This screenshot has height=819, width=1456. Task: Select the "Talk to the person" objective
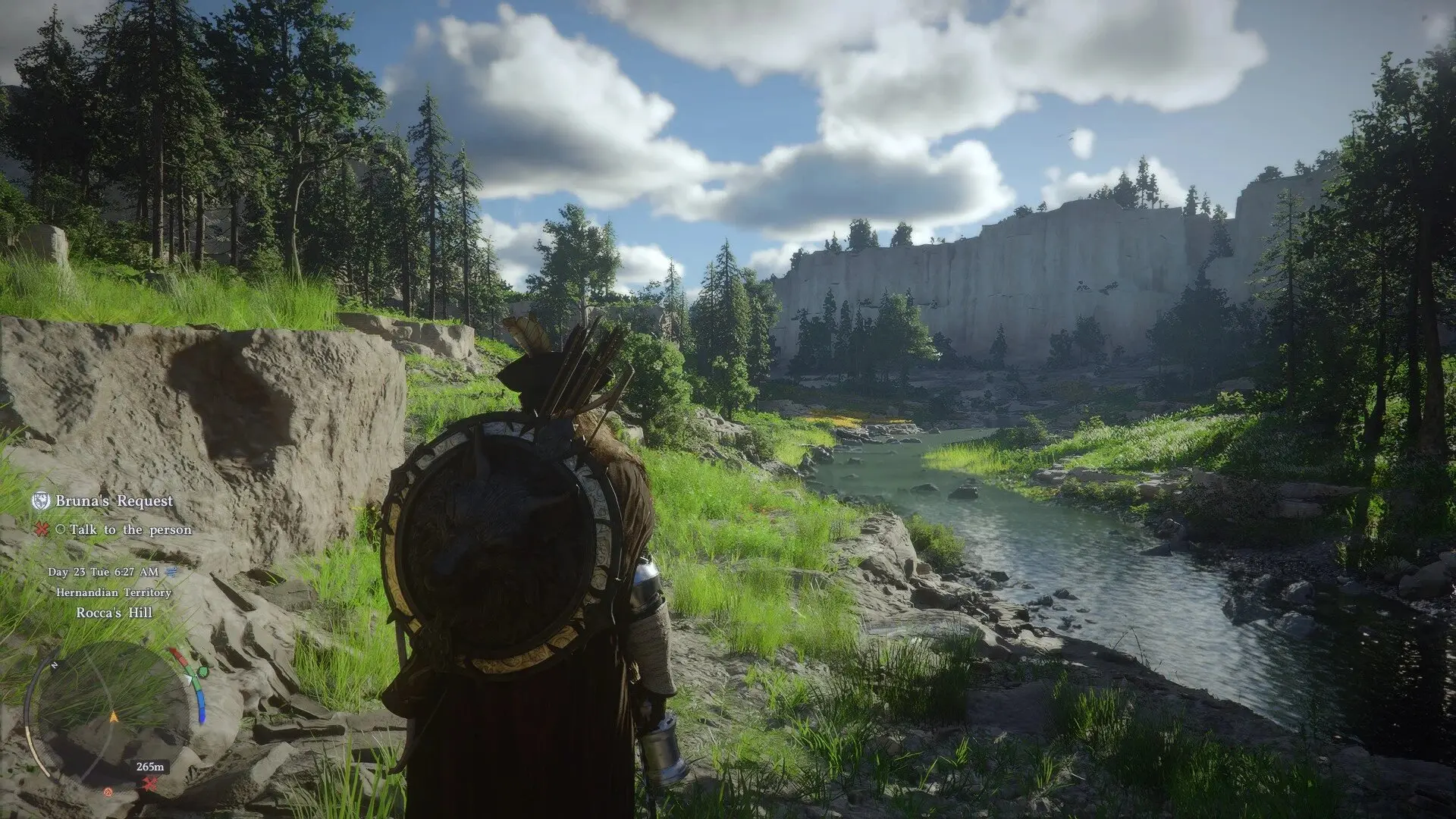click(x=130, y=530)
